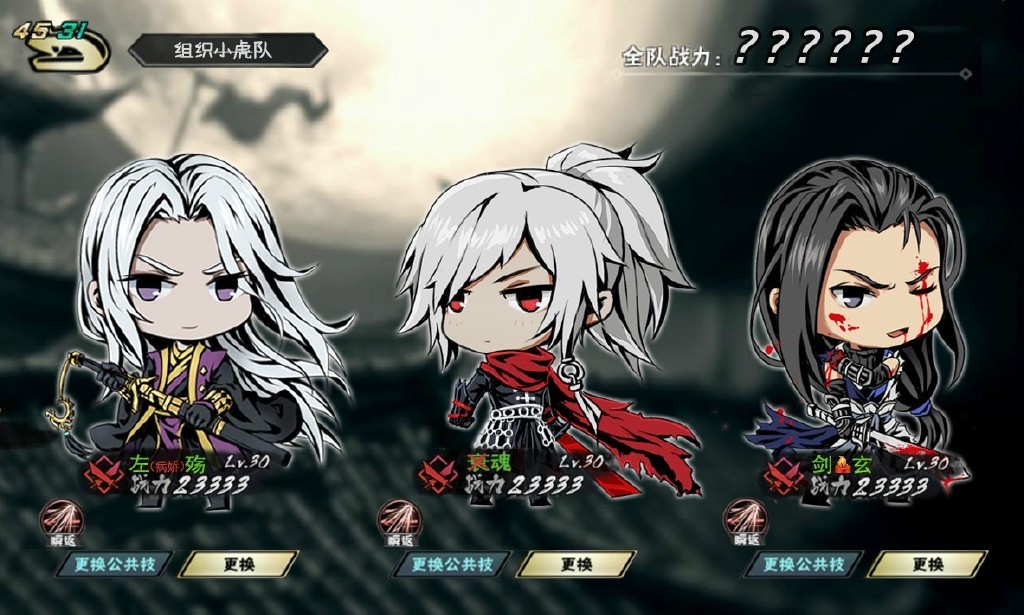The width and height of the screenshot is (1024, 615).
Task: Select 哀魂's 瞬返 skill icon
Action: click(399, 520)
